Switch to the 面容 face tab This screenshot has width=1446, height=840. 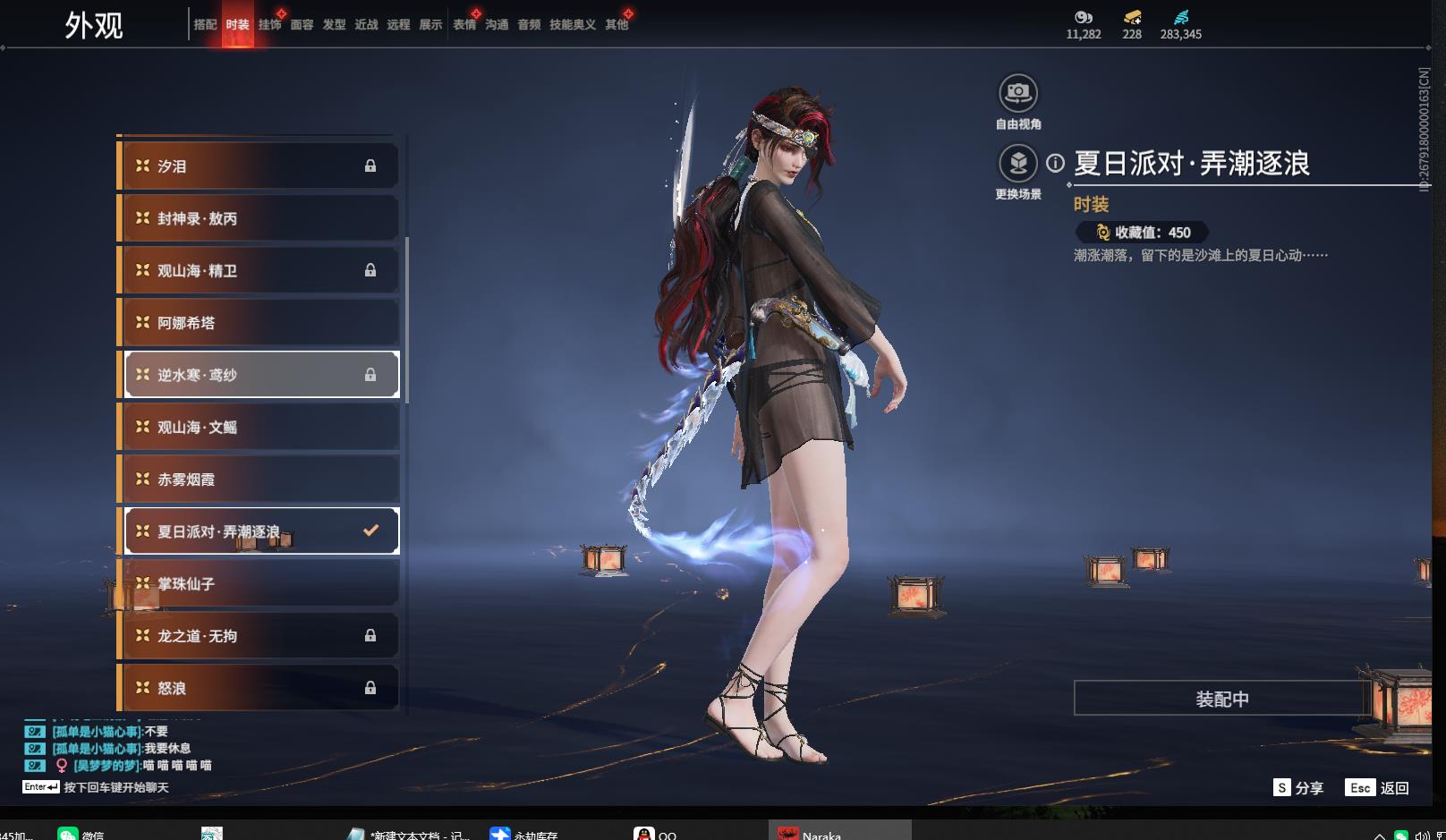tap(302, 25)
